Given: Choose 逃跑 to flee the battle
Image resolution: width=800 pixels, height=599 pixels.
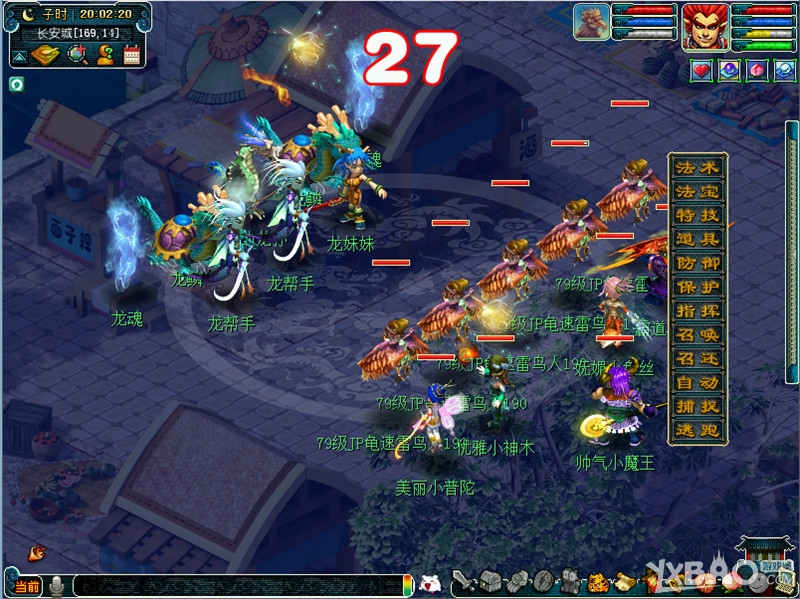Looking at the screenshot, I should tap(697, 431).
